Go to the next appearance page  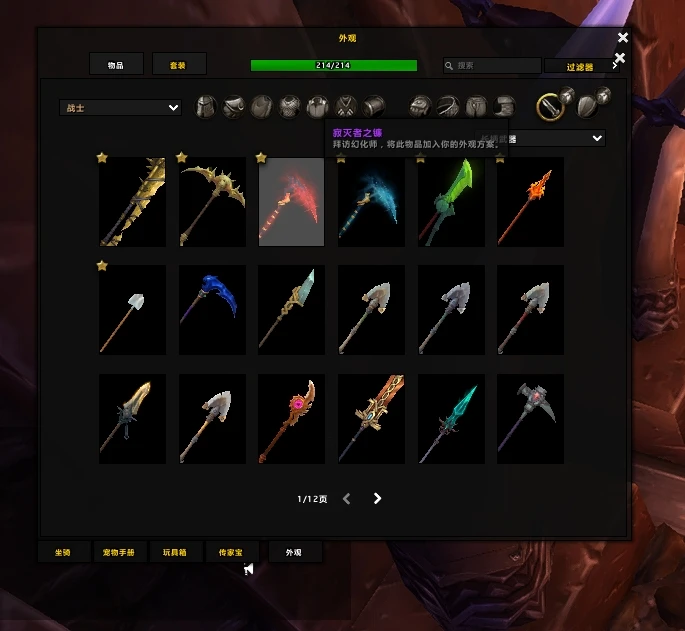pyautogui.click(x=377, y=498)
